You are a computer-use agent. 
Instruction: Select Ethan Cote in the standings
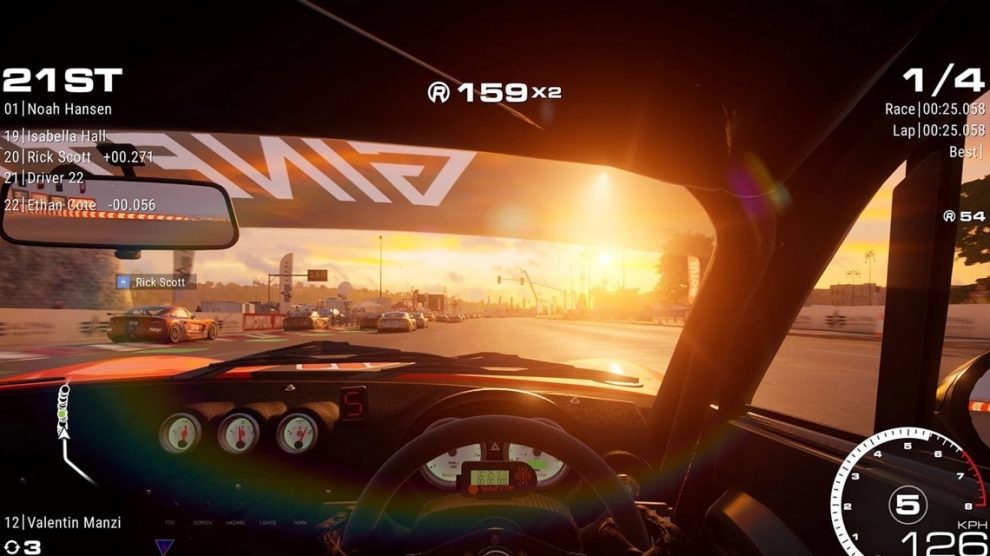coord(66,205)
